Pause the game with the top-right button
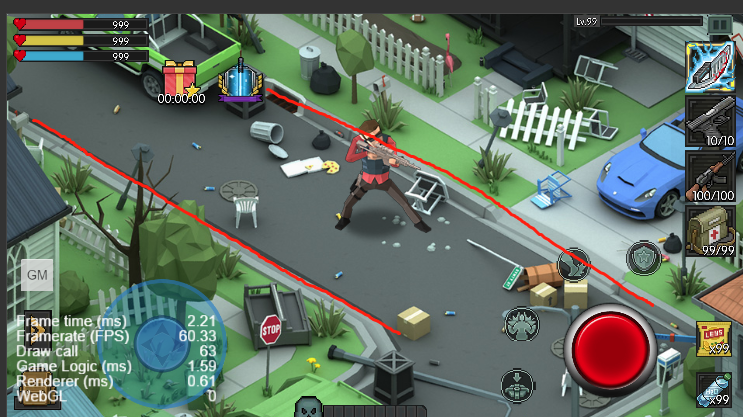743x417 pixels. [x=719, y=24]
